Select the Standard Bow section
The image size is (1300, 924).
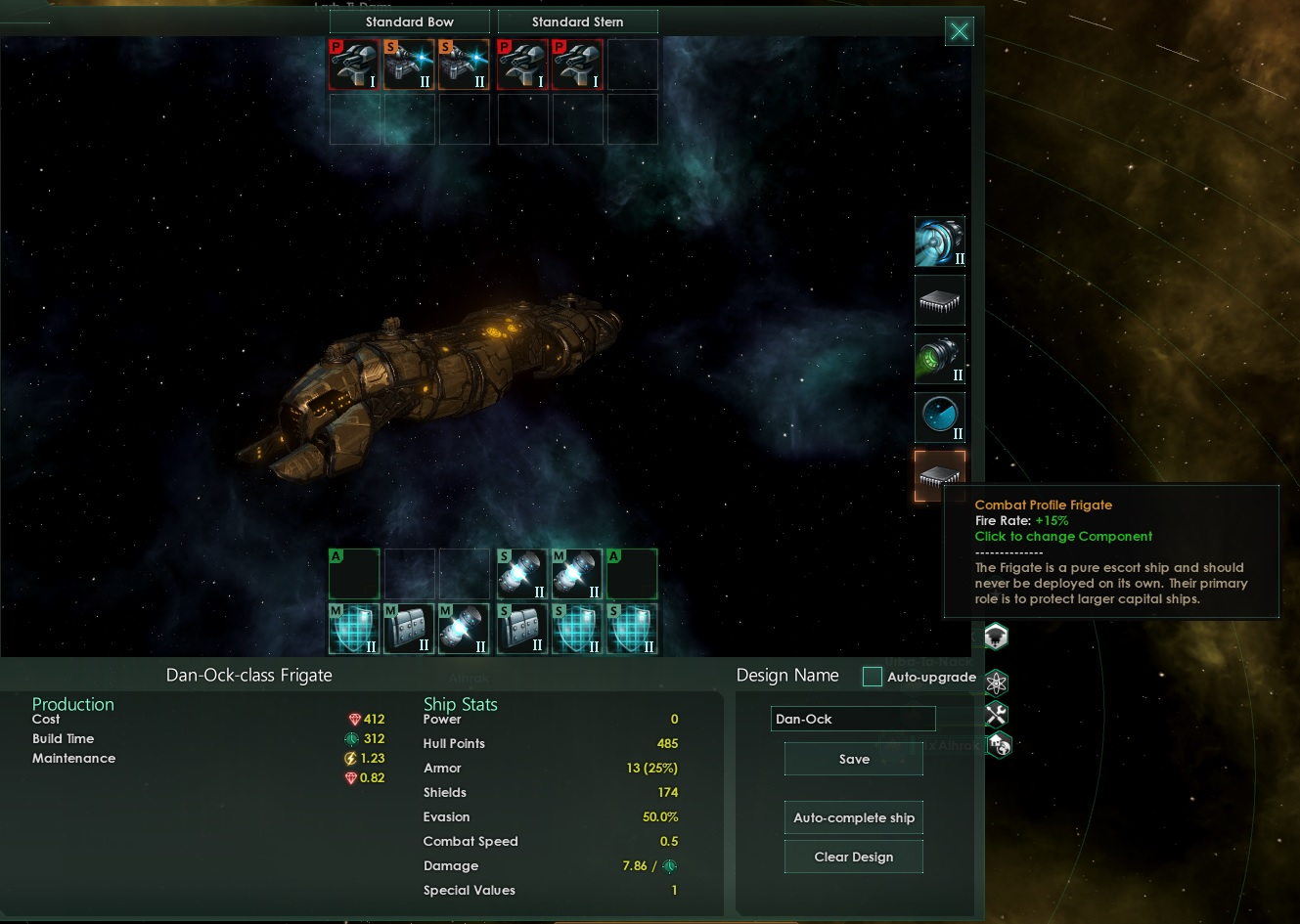(409, 22)
